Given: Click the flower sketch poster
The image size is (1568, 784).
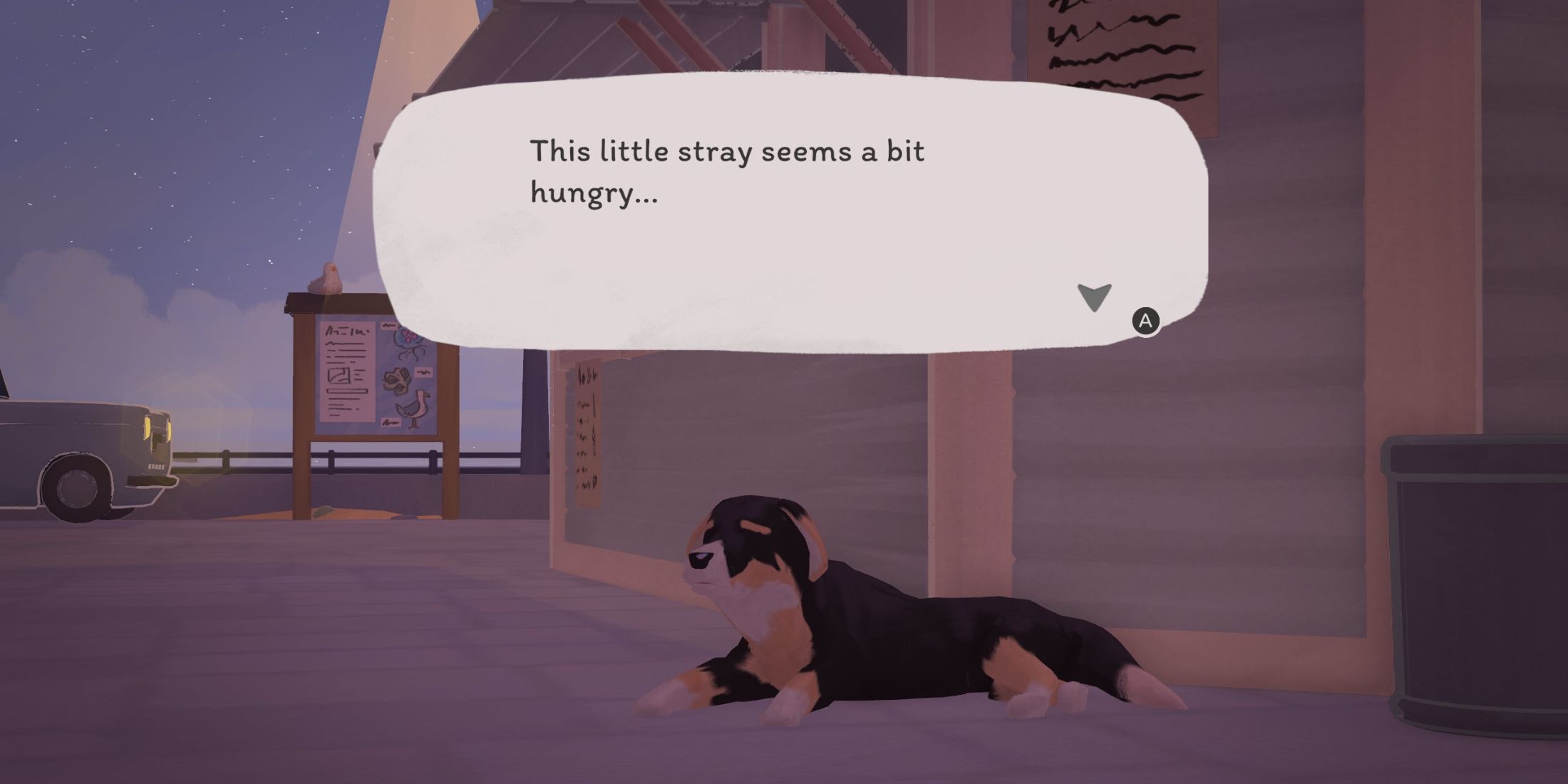Looking at the screenshot, I should (396, 379).
